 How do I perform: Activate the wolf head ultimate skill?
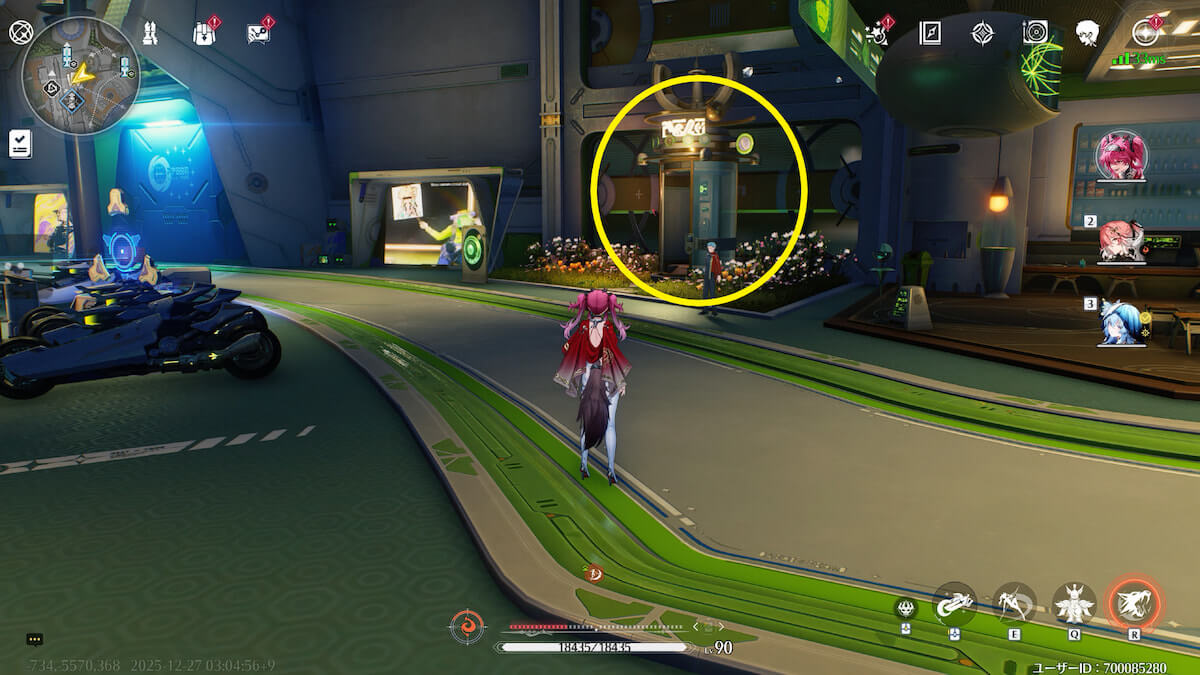[x=1134, y=603]
